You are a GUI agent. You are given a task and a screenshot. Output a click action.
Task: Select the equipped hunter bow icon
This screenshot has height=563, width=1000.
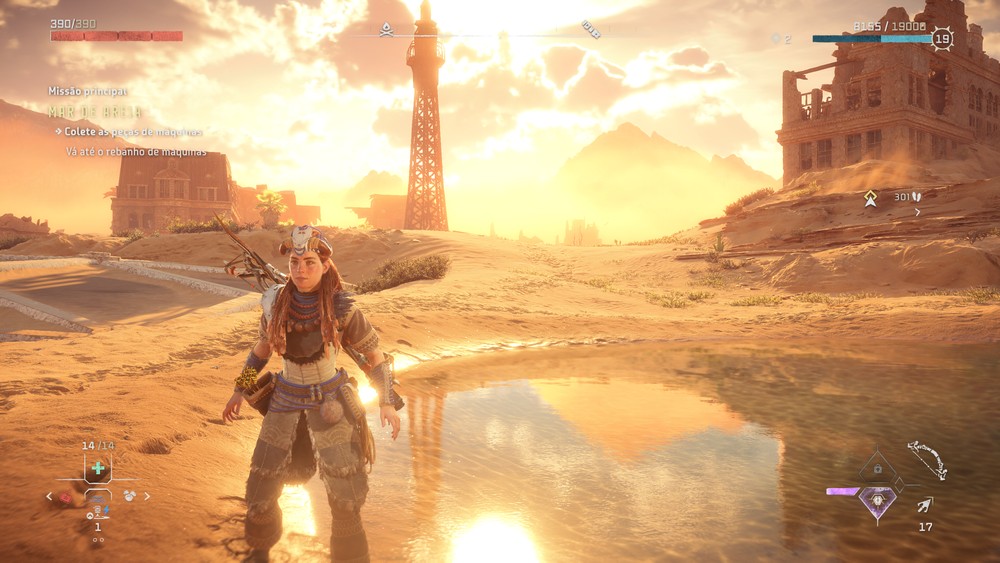(x=927, y=460)
